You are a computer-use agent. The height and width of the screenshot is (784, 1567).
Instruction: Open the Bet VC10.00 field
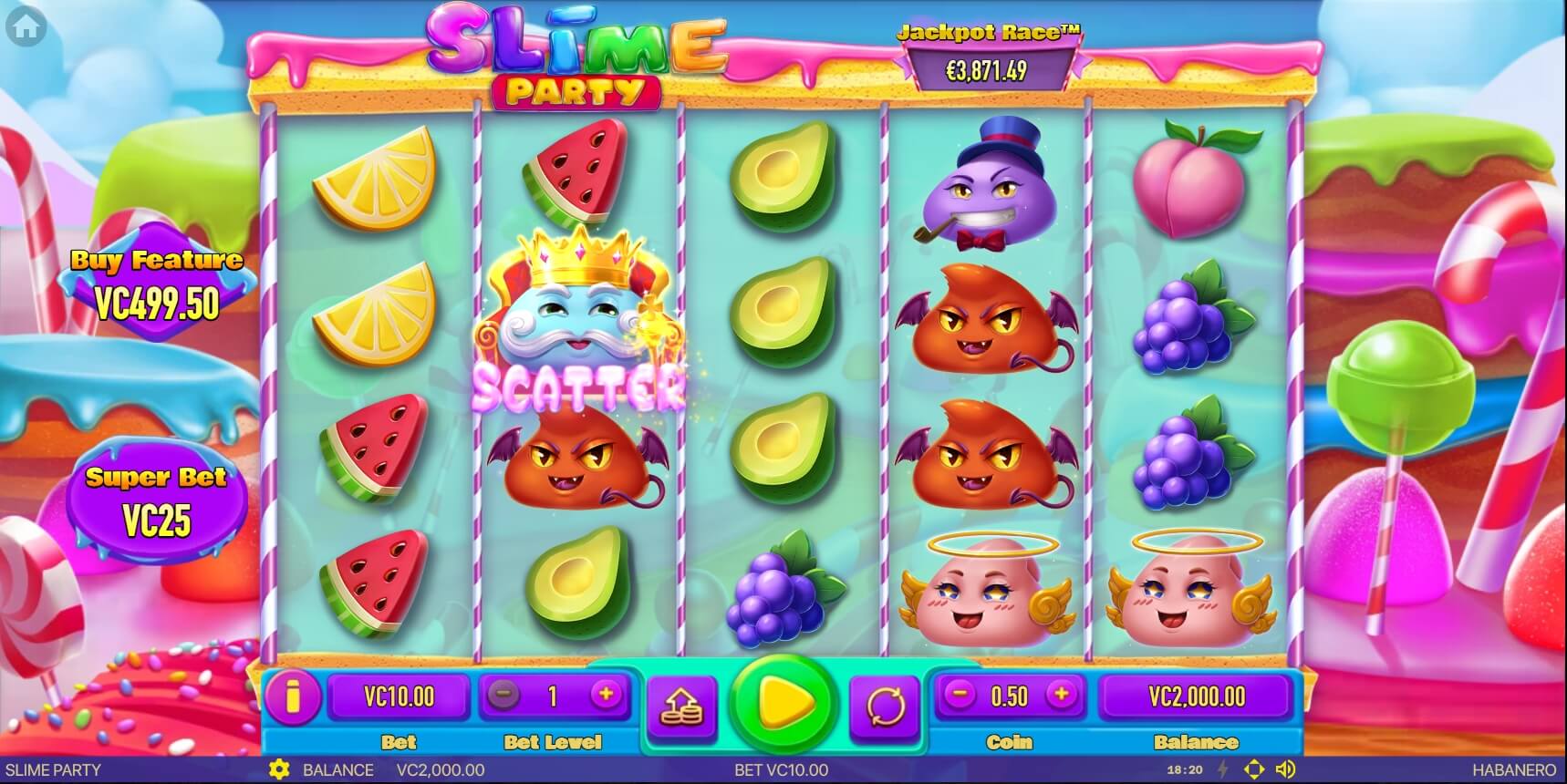tap(400, 697)
